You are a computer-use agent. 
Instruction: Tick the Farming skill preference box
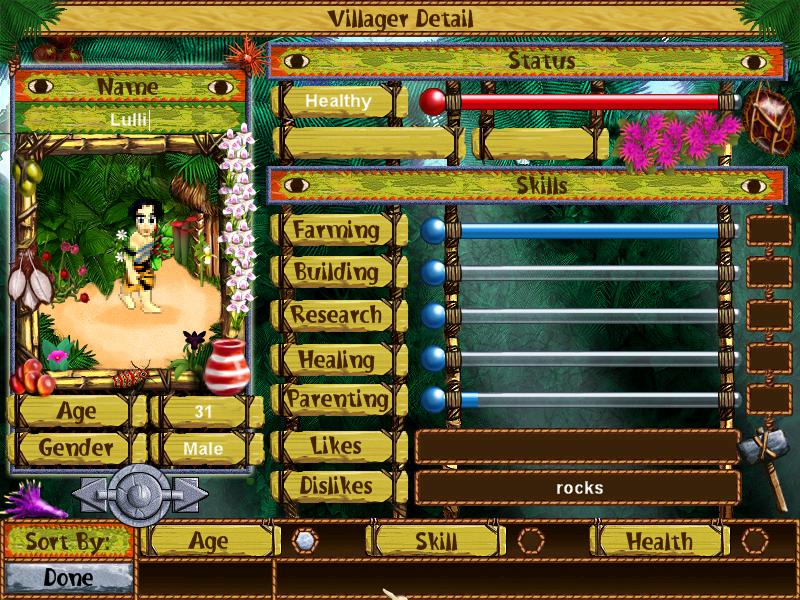click(769, 231)
